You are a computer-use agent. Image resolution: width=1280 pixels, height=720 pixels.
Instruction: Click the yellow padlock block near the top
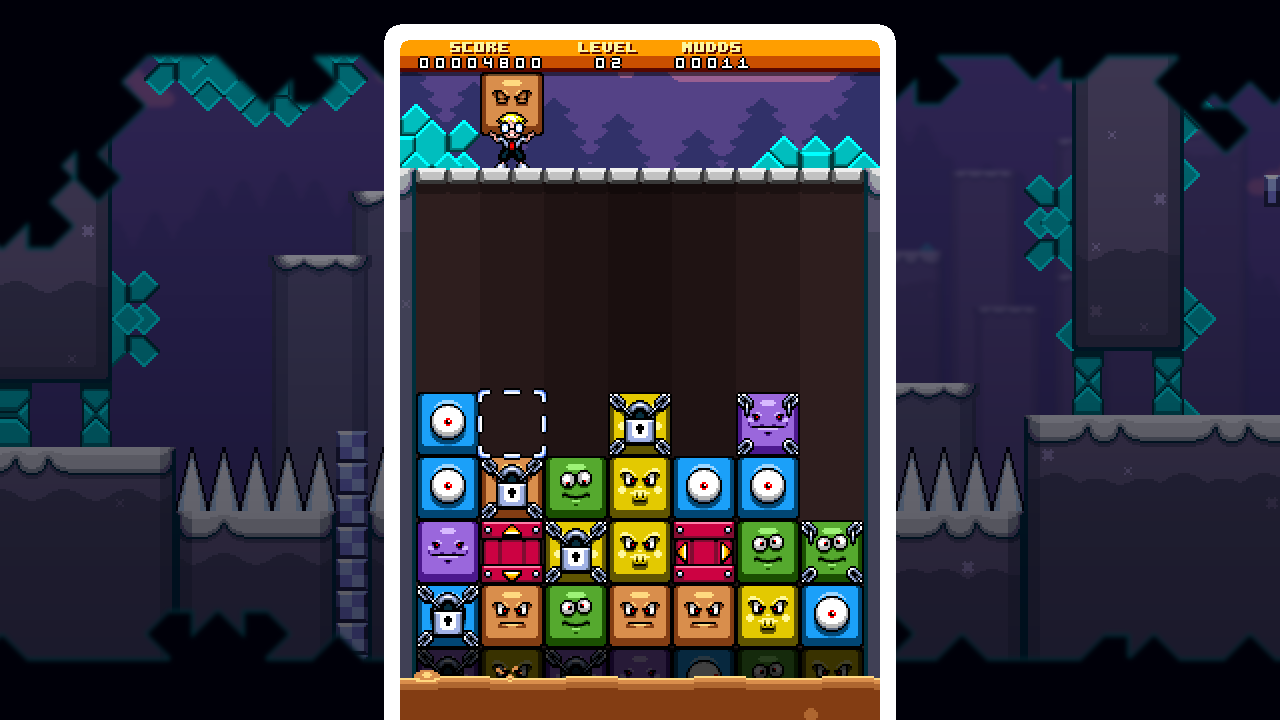[642, 421]
